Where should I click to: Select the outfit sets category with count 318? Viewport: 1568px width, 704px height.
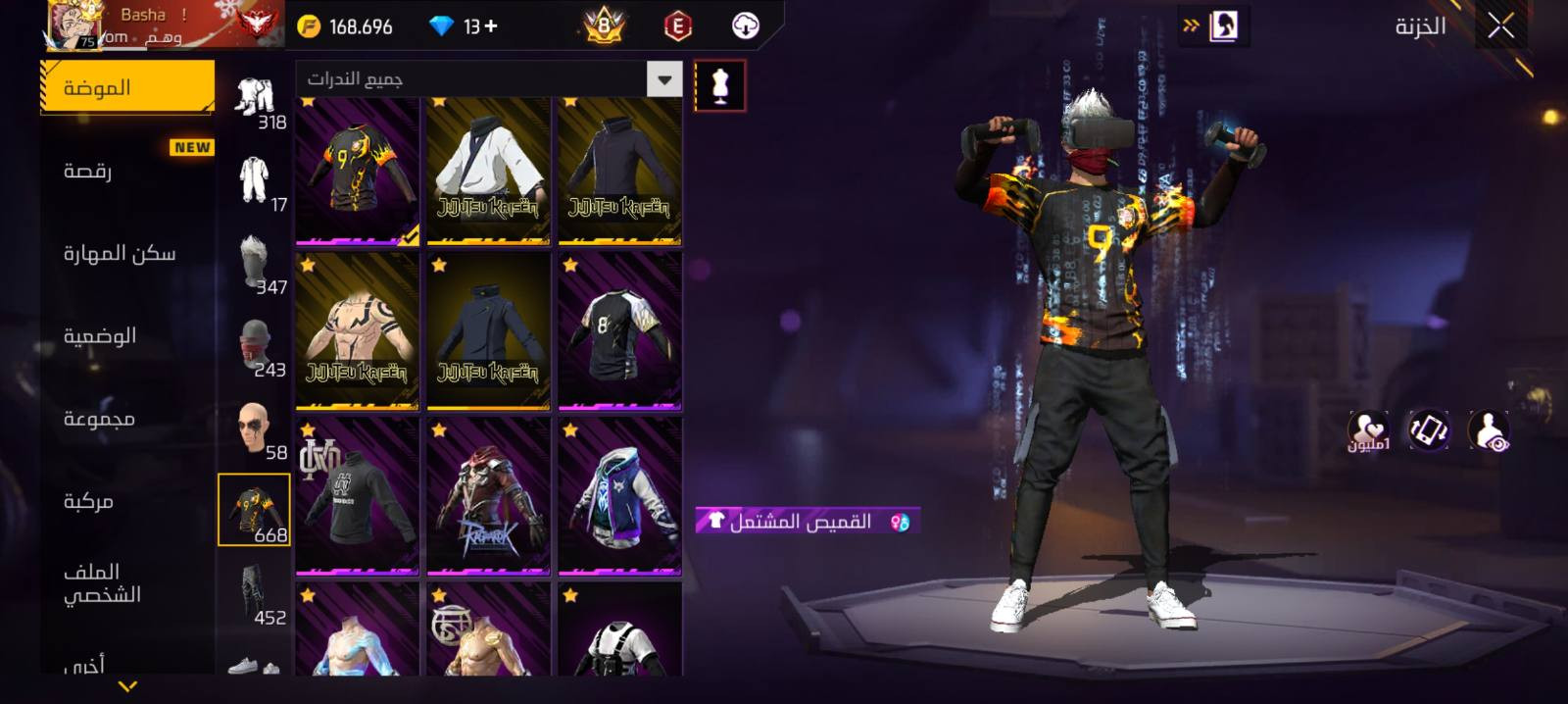[x=255, y=102]
